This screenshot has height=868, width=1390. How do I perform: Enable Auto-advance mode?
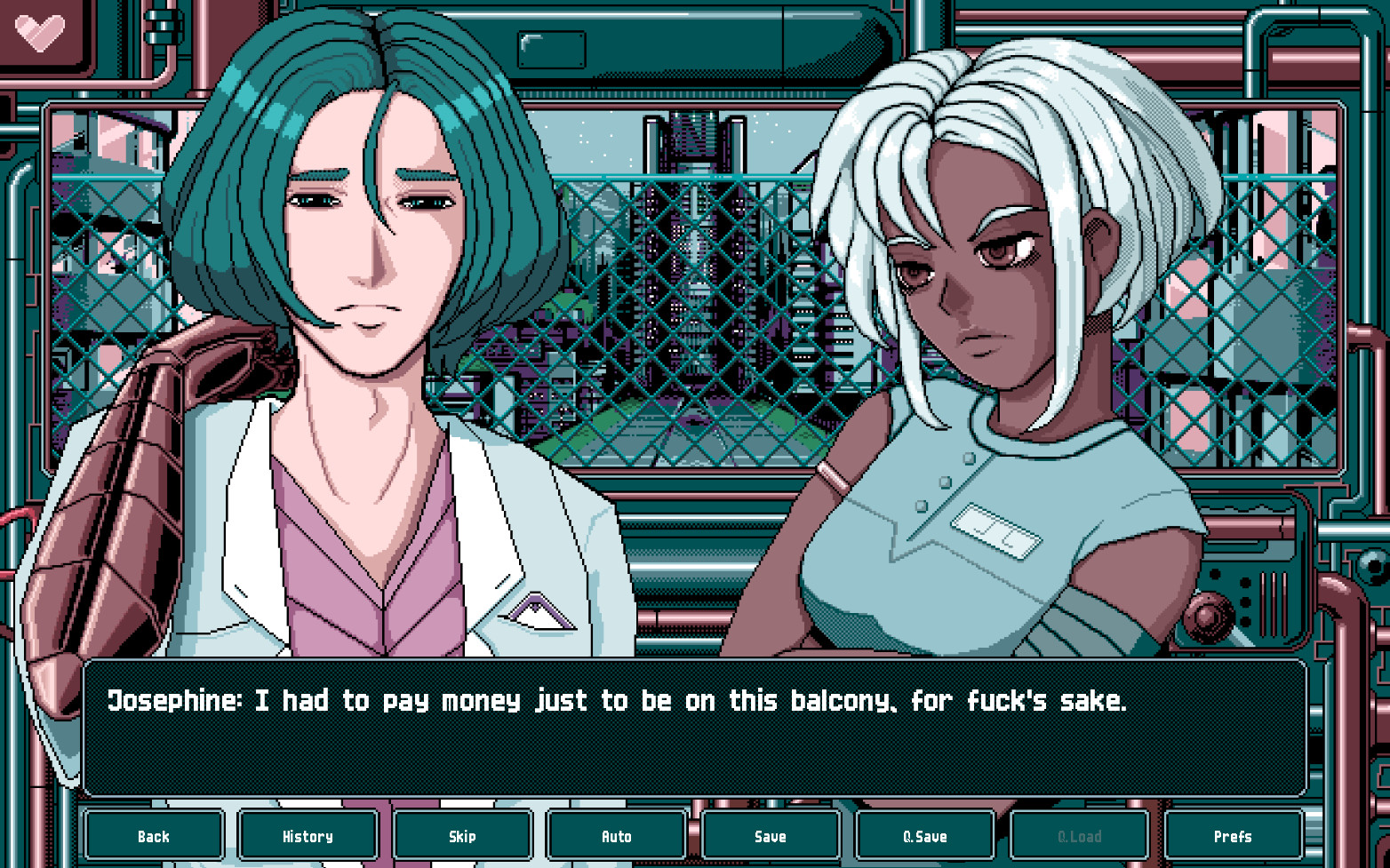(x=616, y=836)
